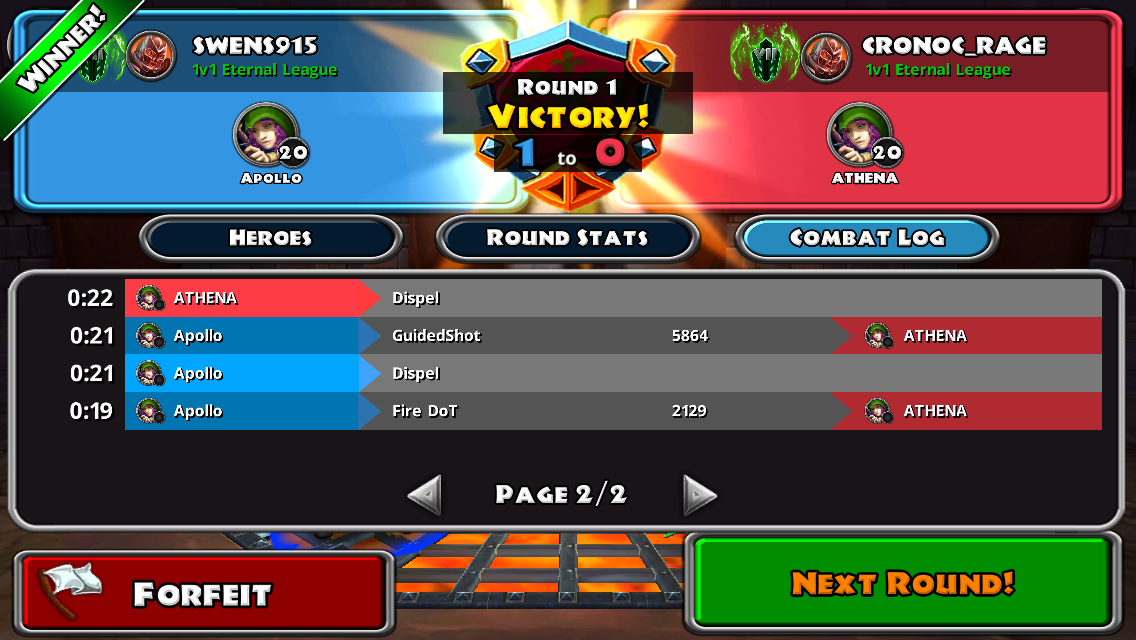Select the GuidedShot 5864 log entry

pyautogui.click(x=612, y=336)
